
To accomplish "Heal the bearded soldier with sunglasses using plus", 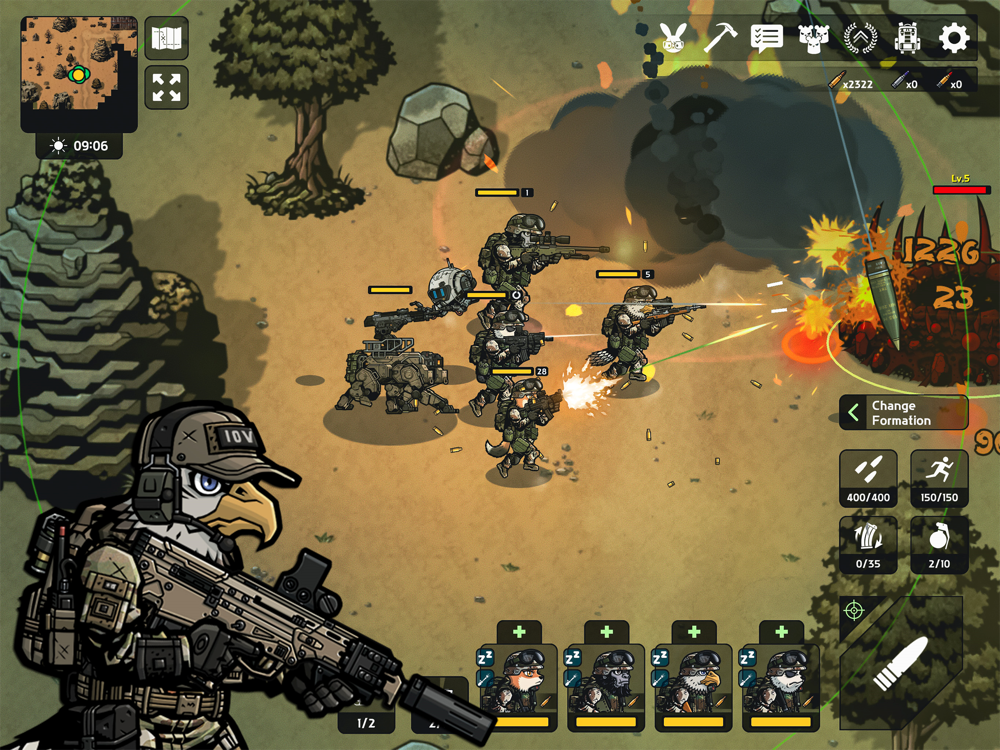I will click(x=781, y=632).
